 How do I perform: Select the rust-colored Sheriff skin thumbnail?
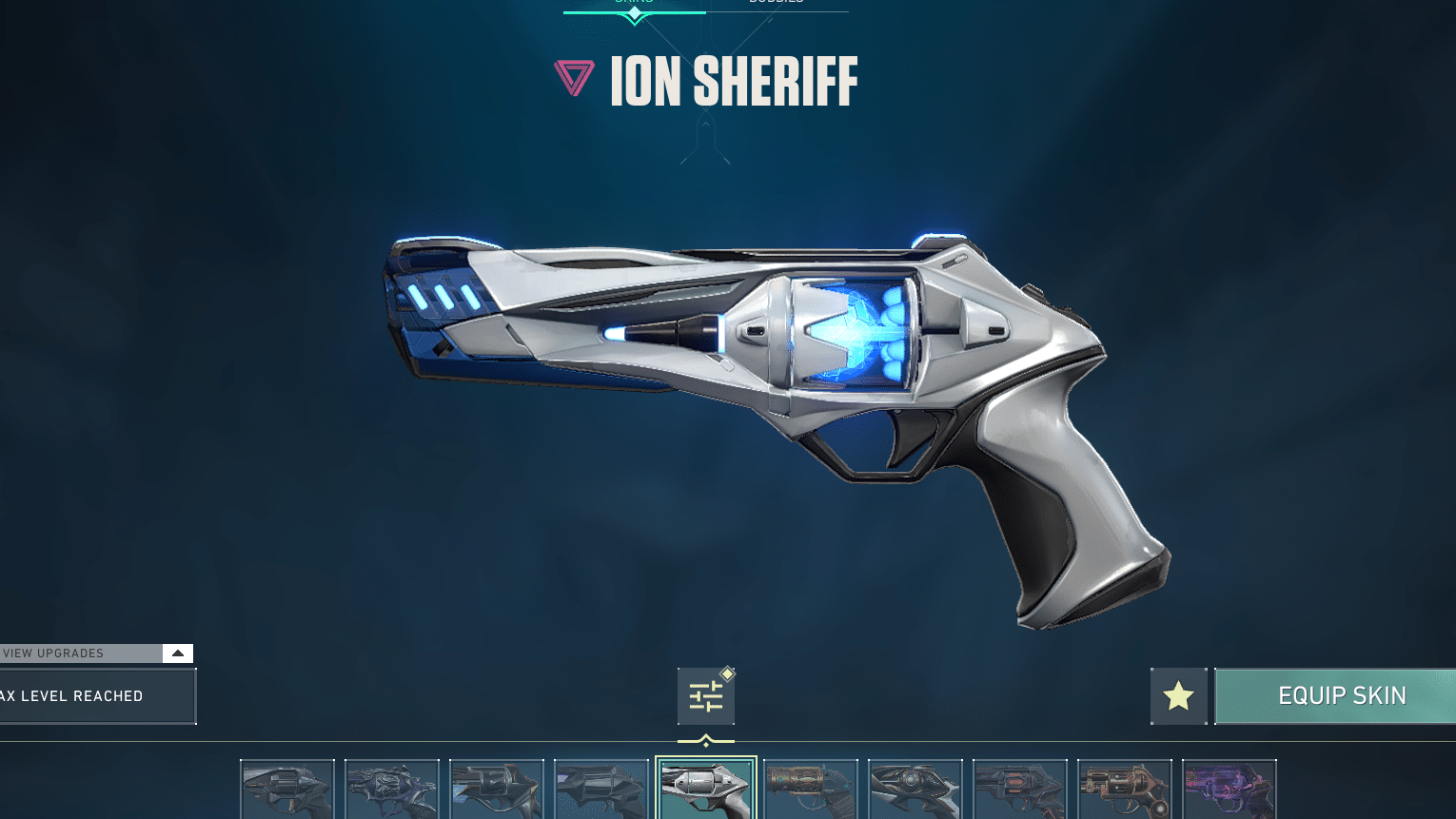[811, 790]
